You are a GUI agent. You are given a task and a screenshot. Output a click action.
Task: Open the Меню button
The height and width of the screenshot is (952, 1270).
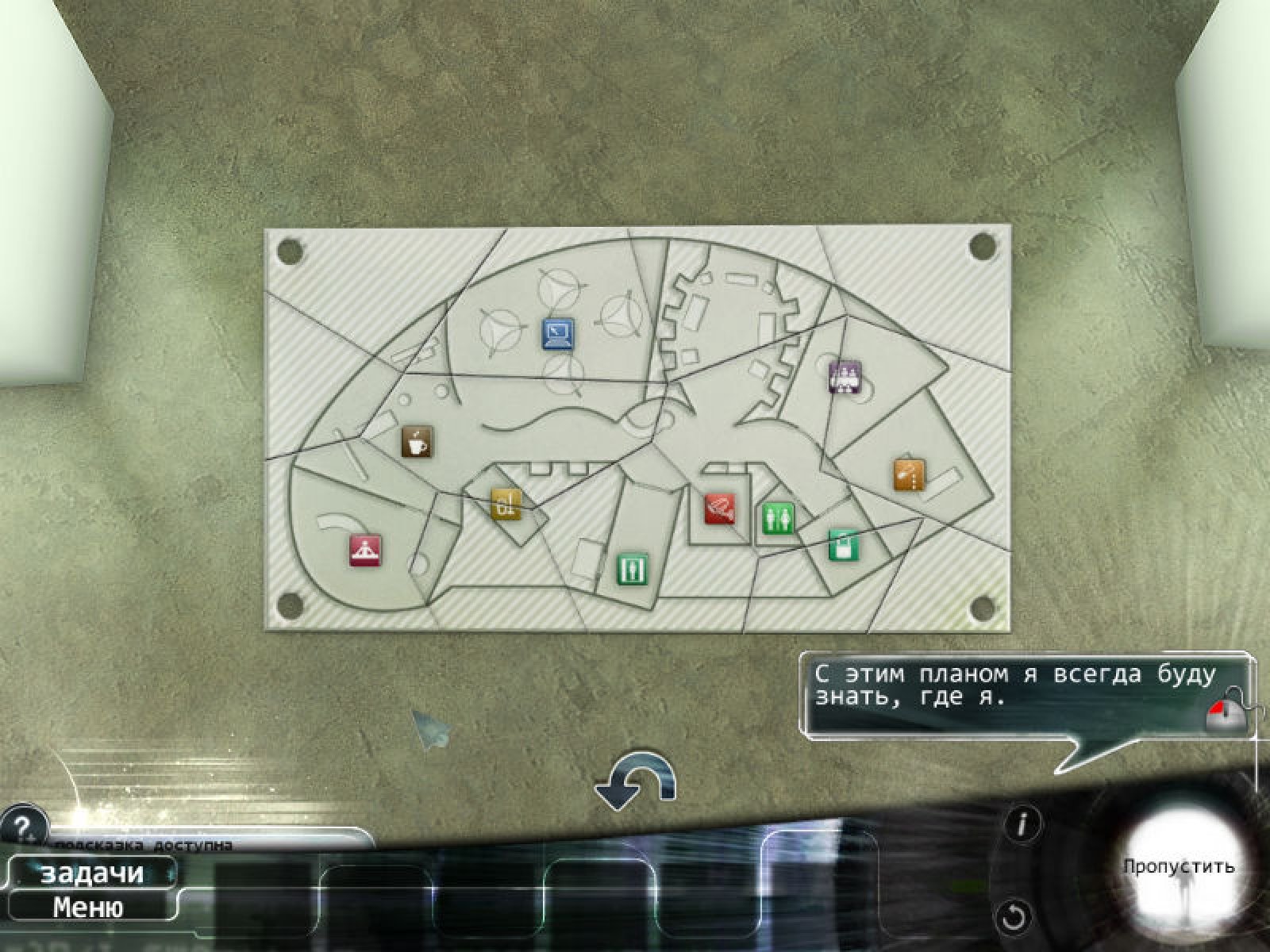[87, 906]
